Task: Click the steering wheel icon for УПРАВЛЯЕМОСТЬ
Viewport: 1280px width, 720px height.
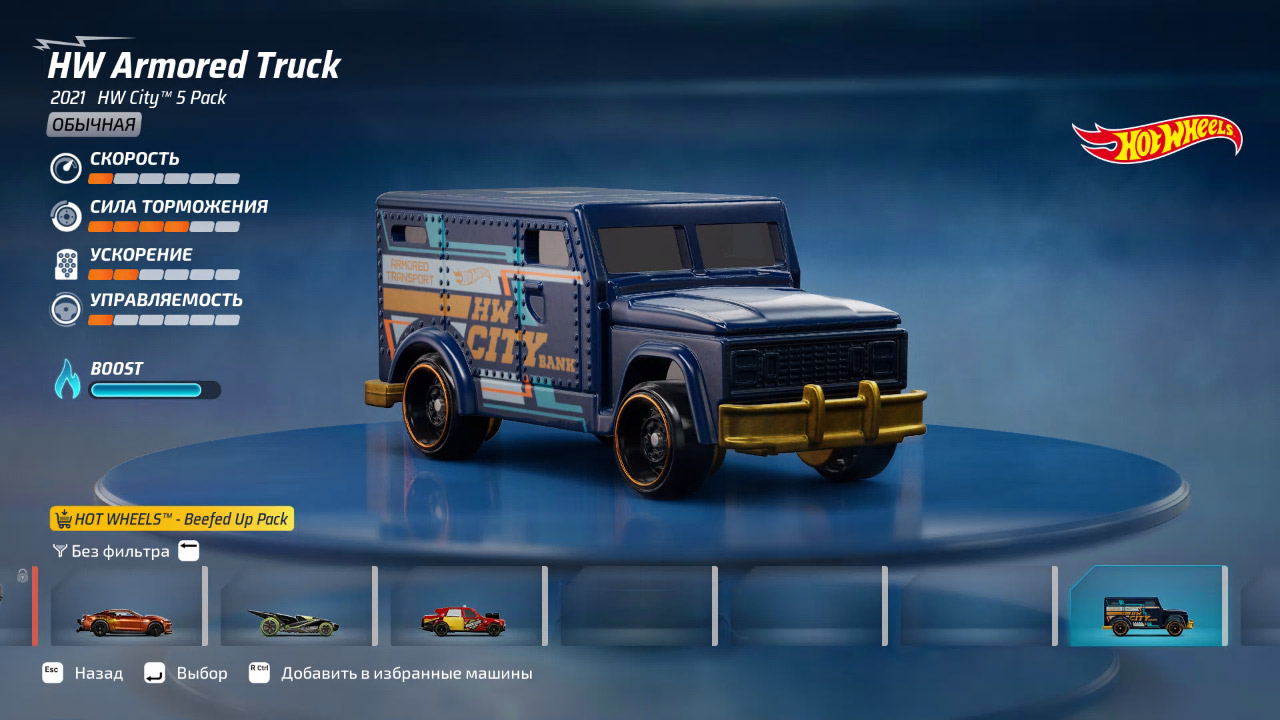Action: [x=64, y=311]
